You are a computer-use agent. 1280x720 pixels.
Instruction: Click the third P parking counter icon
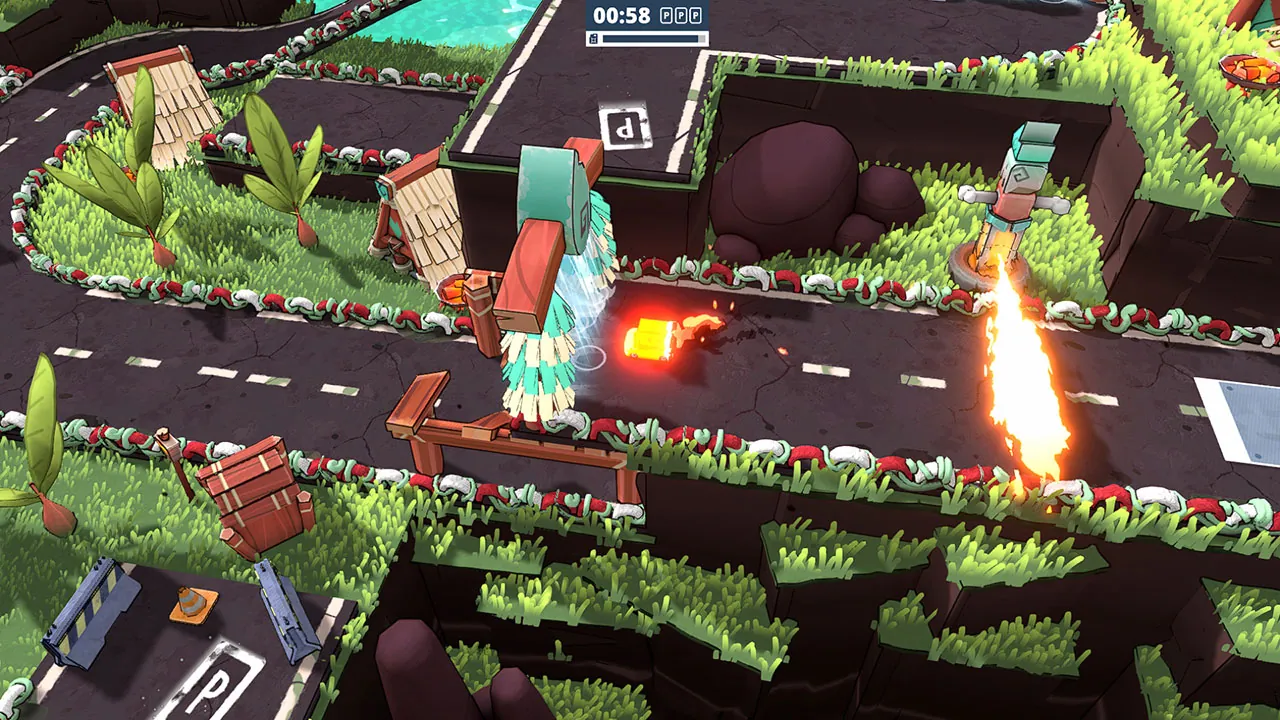(x=697, y=15)
